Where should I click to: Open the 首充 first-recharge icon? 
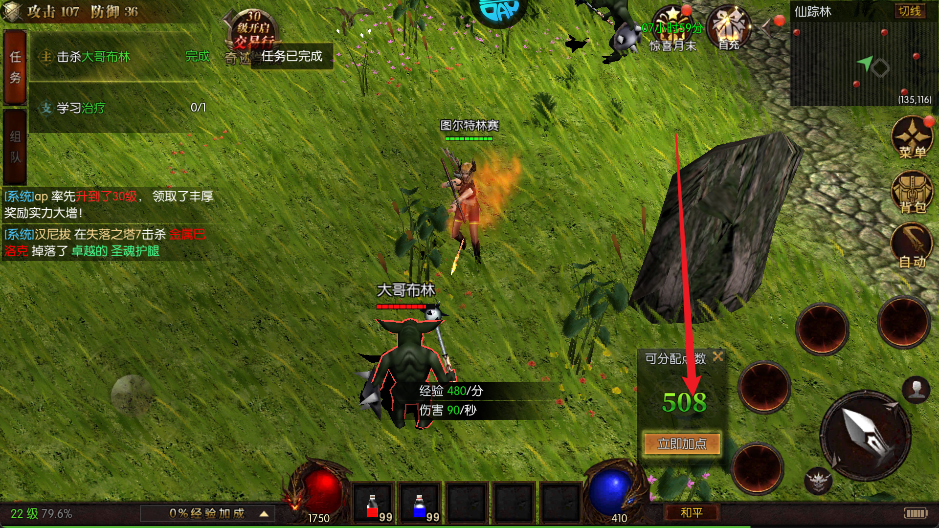click(x=728, y=27)
